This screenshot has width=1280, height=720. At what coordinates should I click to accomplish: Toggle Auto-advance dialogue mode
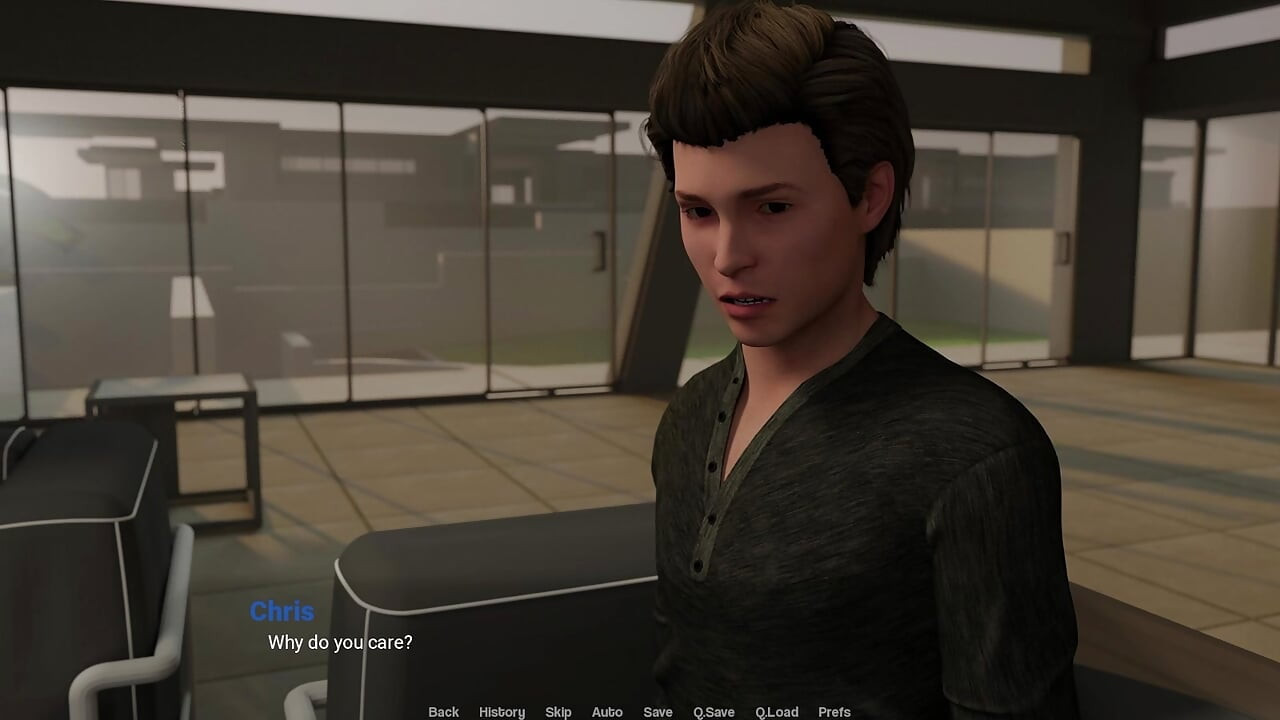pyautogui.click(x=607, y=712)
